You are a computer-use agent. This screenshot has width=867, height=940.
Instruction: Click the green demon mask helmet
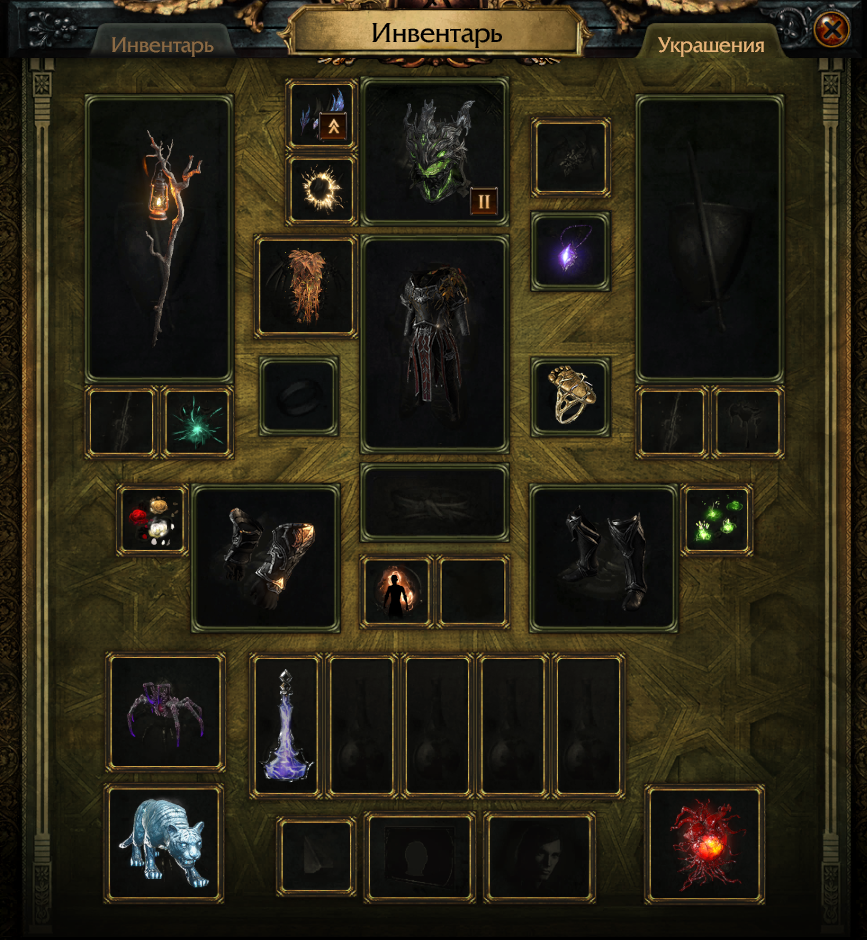[435, 150]
